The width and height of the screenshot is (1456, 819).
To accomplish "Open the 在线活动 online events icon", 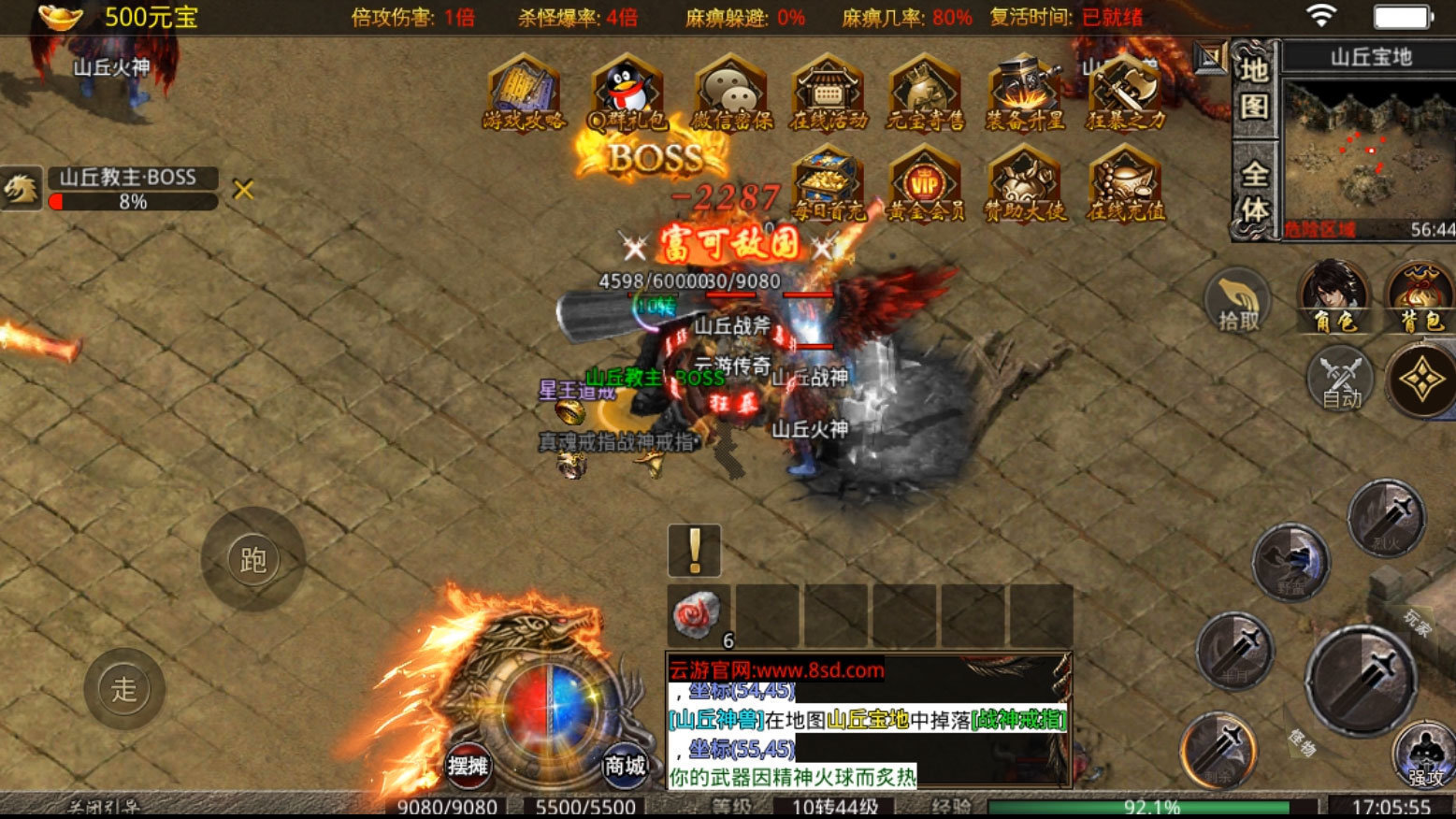I will tap(828, 93).
